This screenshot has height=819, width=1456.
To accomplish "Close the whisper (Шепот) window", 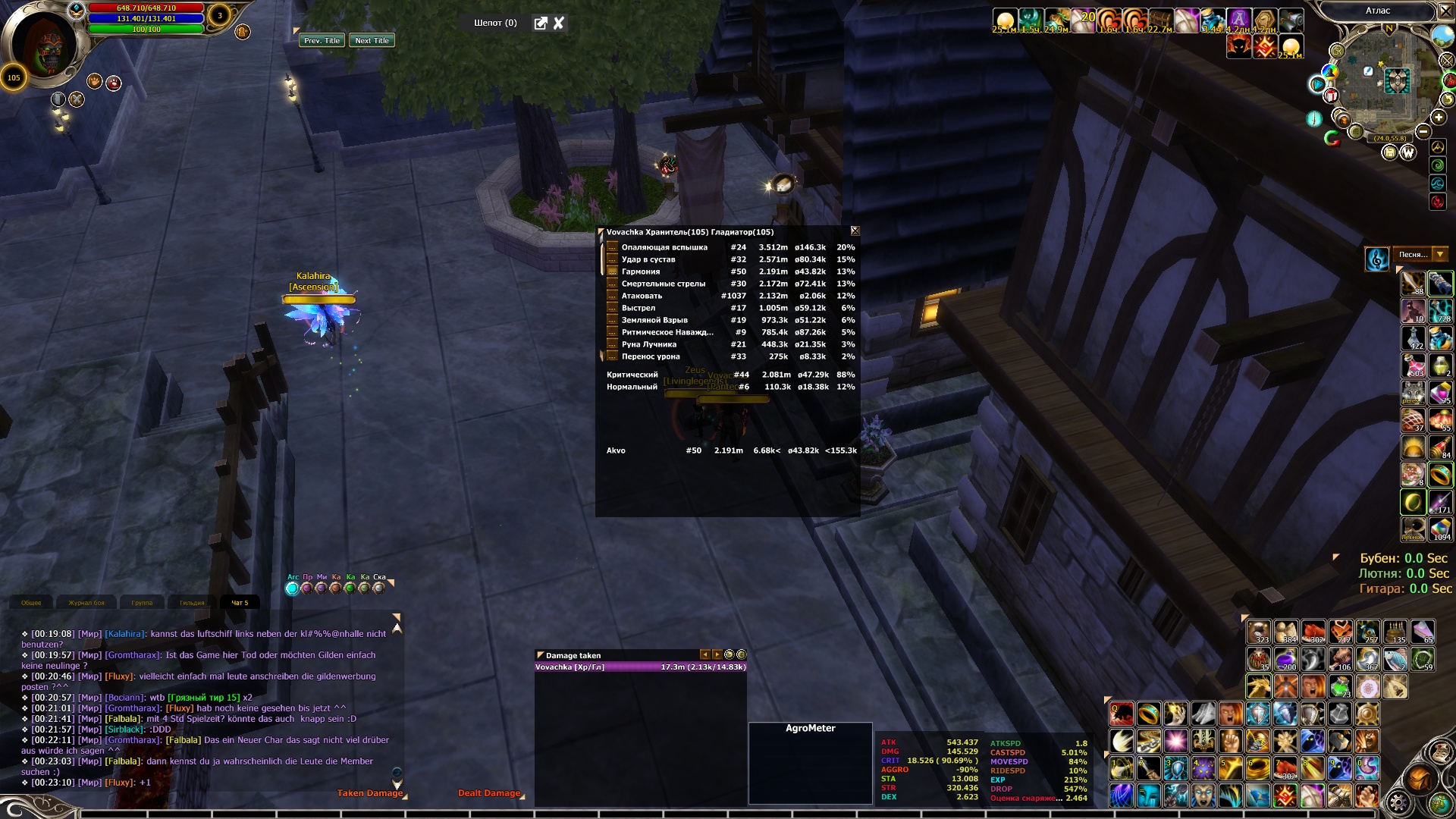I will tap(559, 24).
